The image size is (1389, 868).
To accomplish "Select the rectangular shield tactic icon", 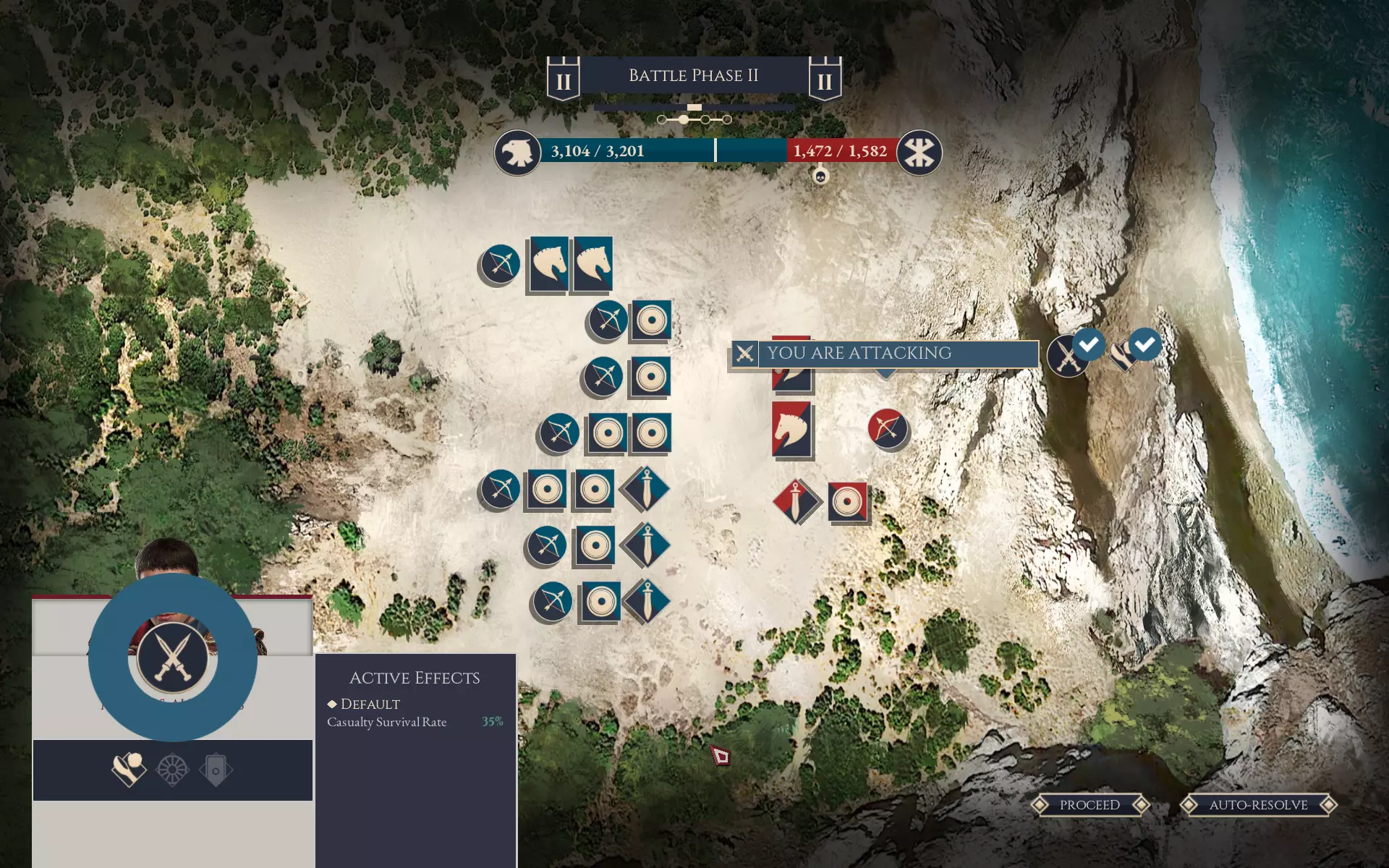I will [216, 770].
